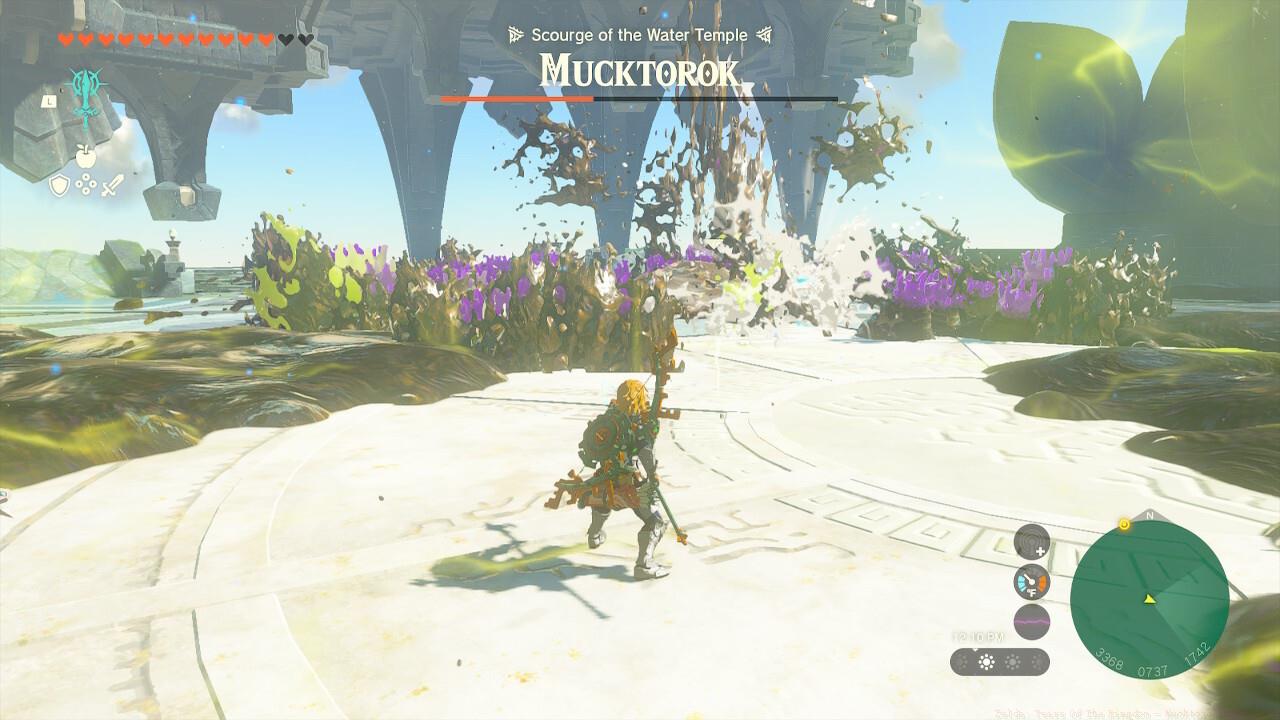Click the scope zoom-in icon above the gauges
The height and width of the screenshot is (720, 1280).
pos(1031,543)
